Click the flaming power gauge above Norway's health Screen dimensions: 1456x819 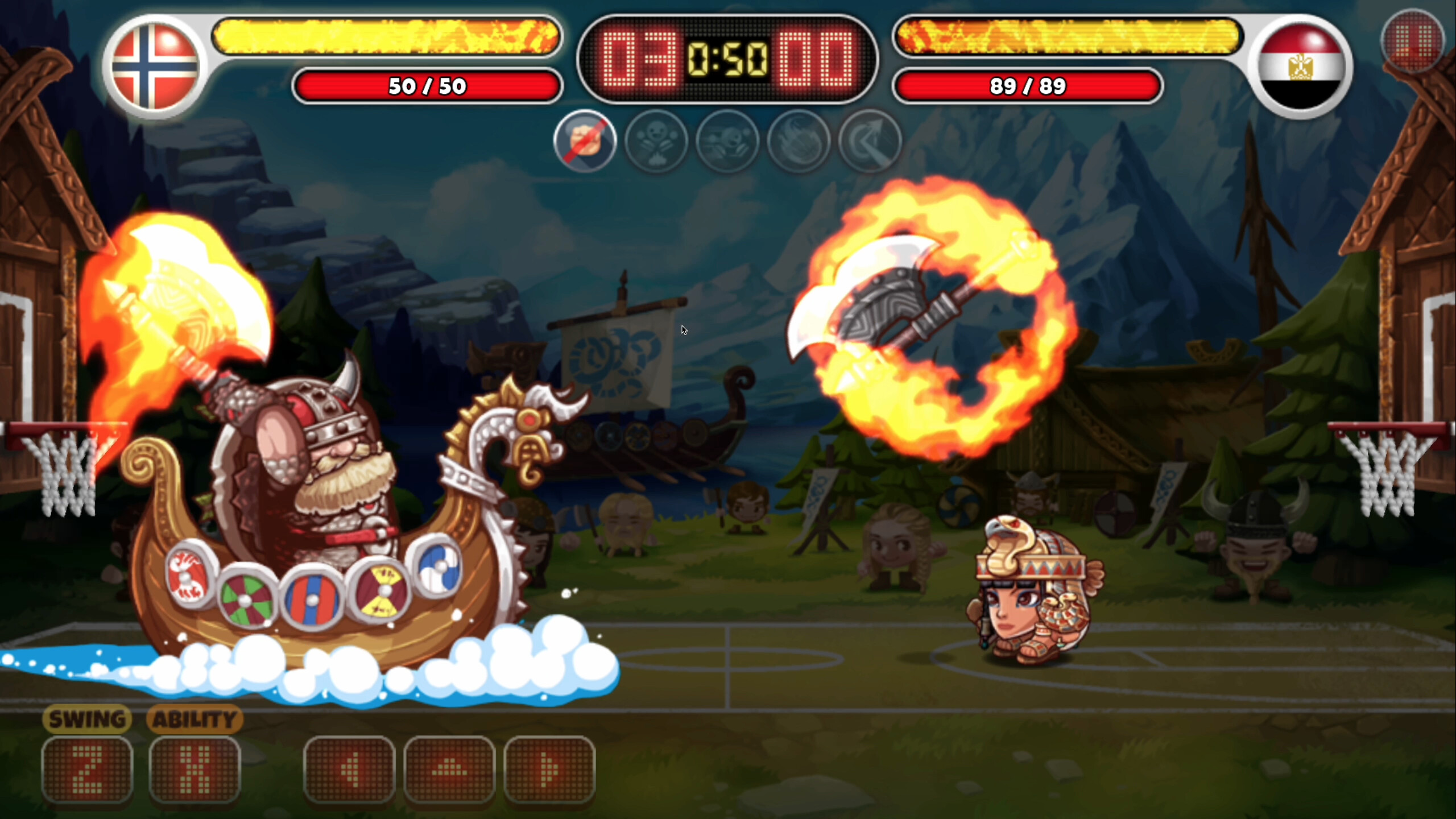point(387,37)
